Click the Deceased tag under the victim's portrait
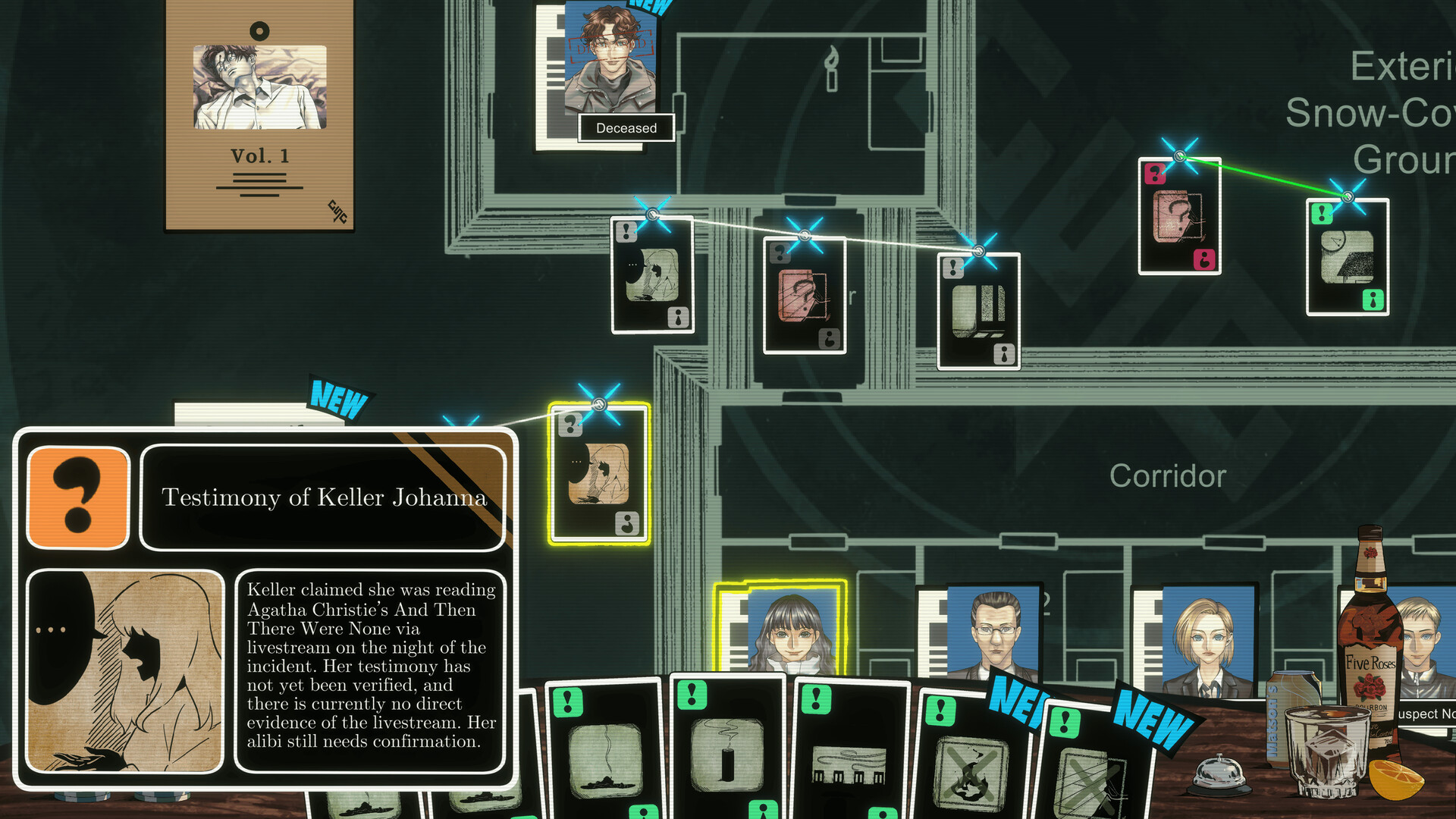Viewport: 1456px width, 819px height. tap(626, 127)
